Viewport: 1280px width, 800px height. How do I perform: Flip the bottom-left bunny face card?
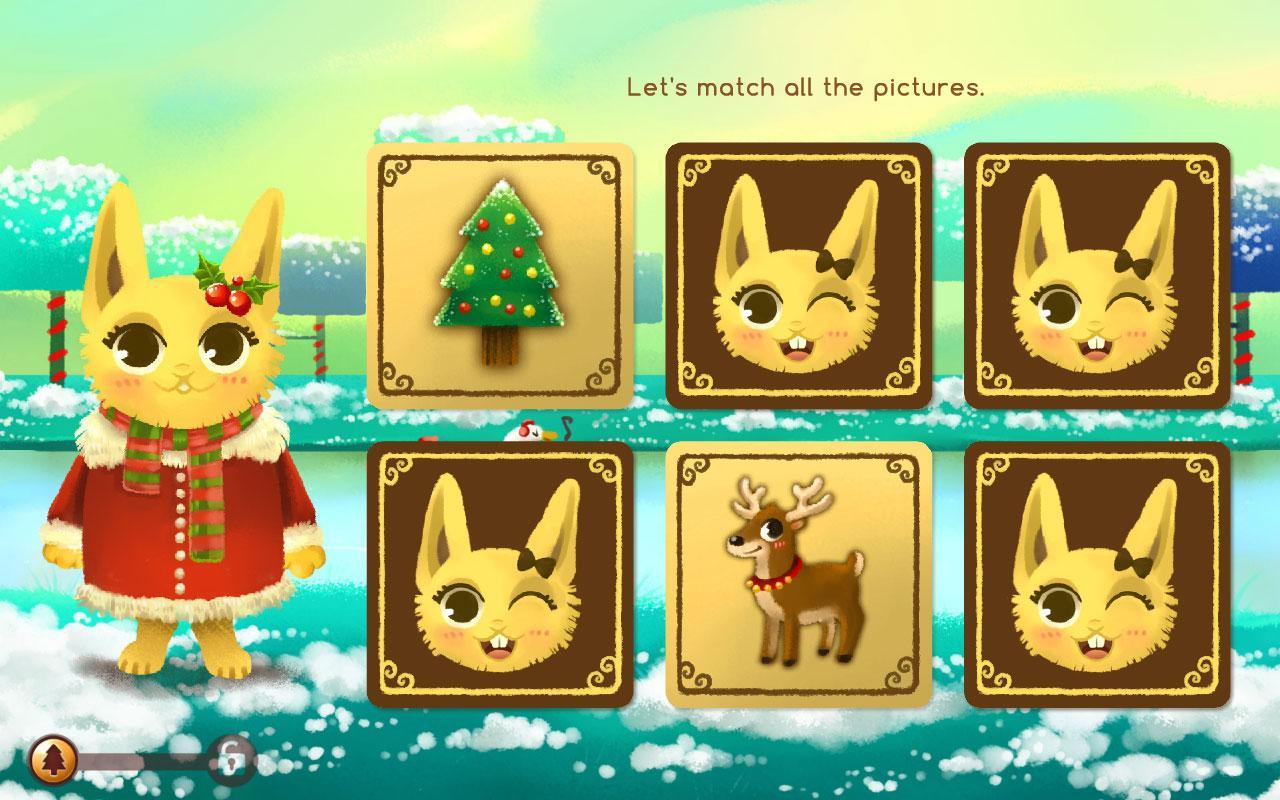500,578
